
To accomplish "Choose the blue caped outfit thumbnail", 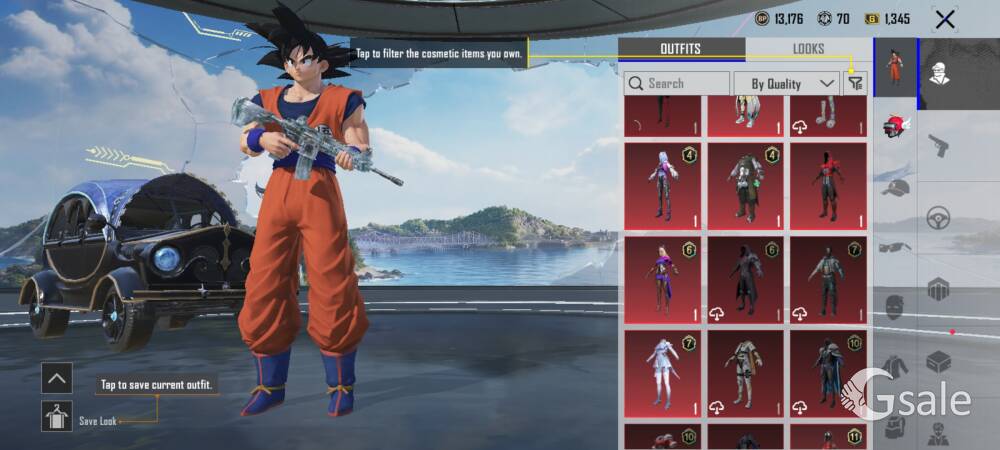I will (x=828, y=374).
